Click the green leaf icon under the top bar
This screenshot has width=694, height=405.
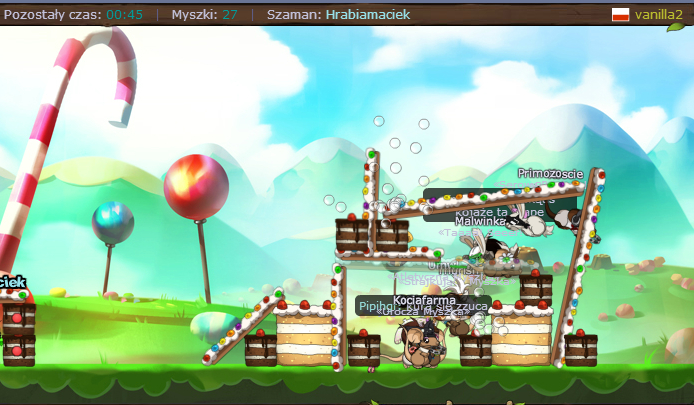pyautogui.click(x=675, y=26)
